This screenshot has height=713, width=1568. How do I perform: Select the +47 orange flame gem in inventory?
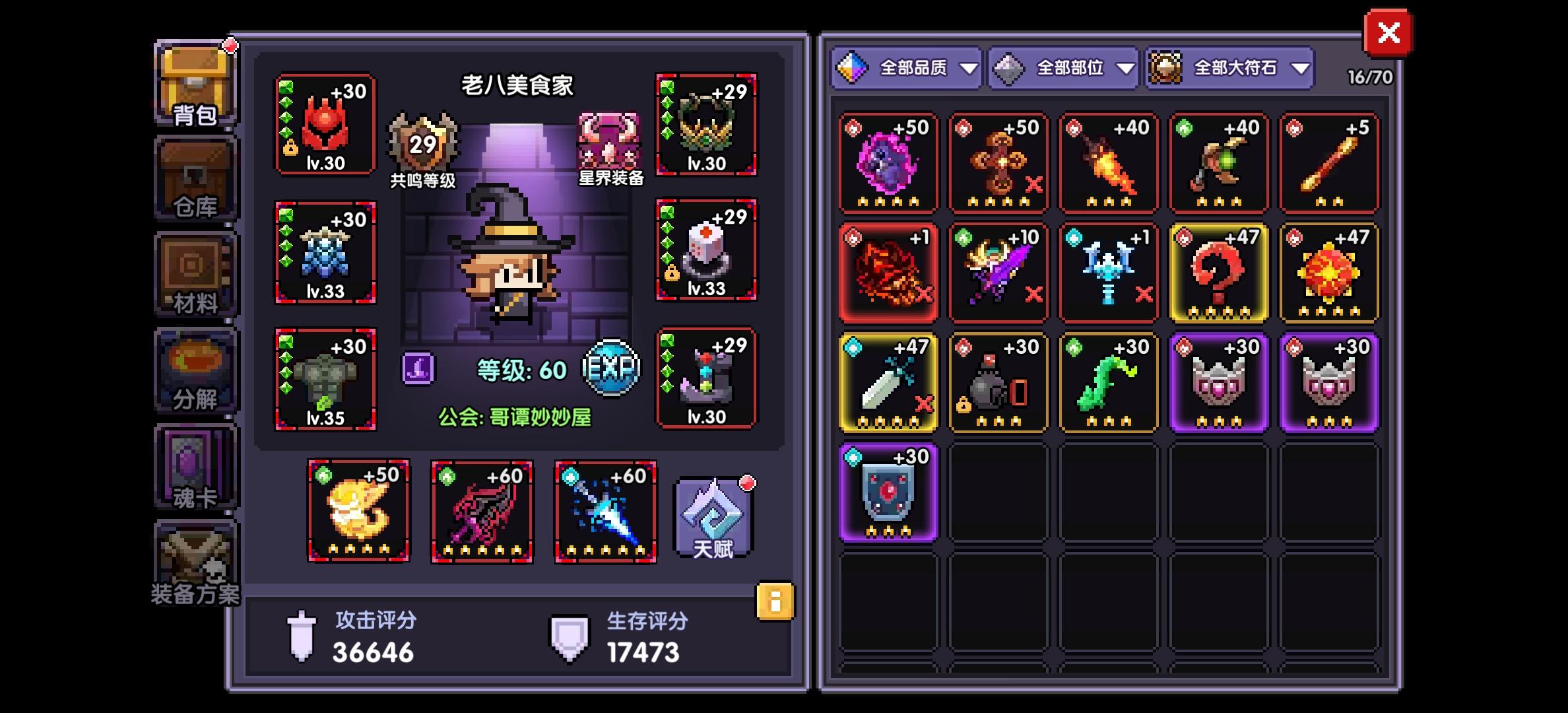coord(1328,273)
